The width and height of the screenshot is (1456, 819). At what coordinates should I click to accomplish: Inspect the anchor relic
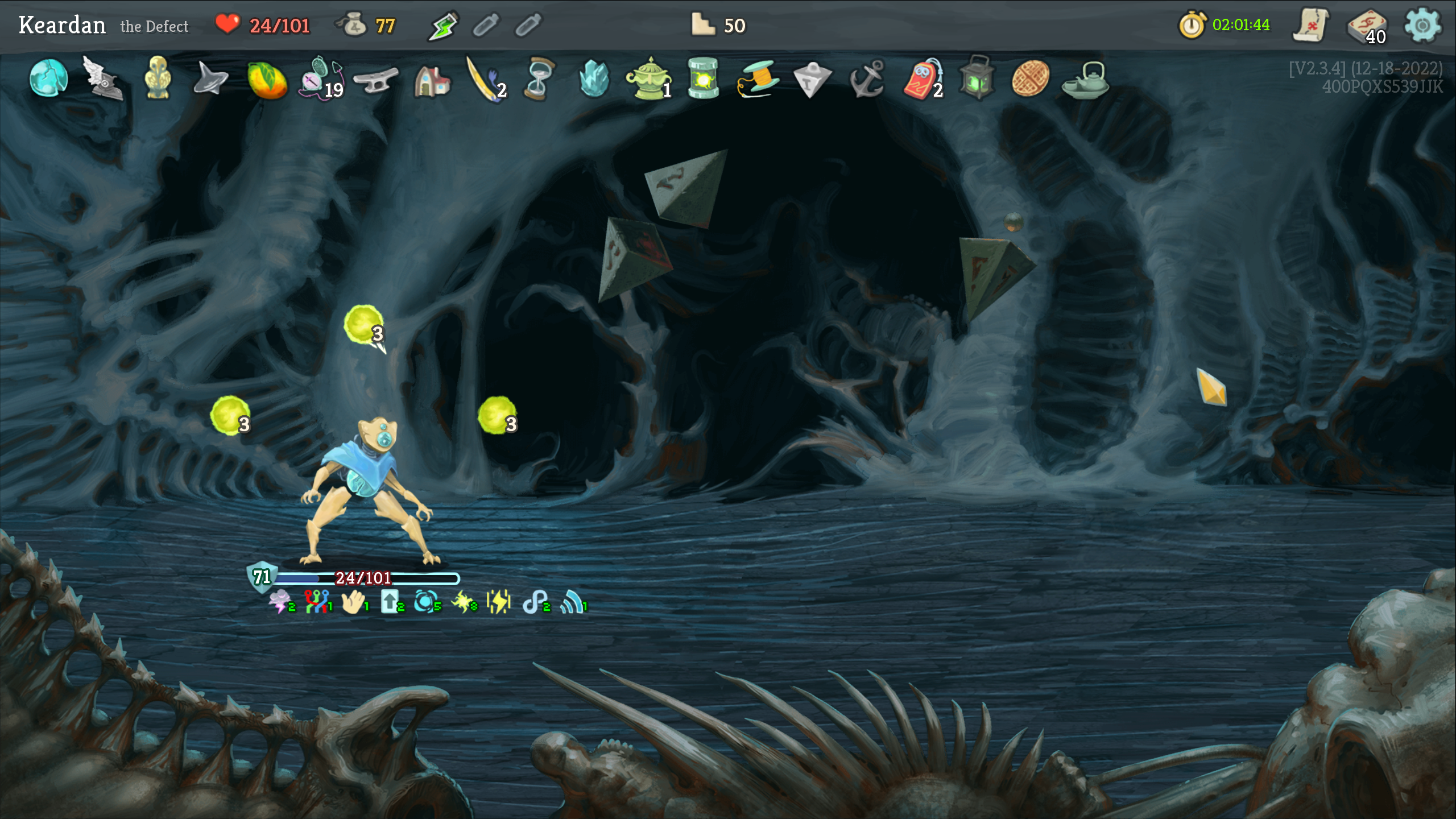[866, 79]
